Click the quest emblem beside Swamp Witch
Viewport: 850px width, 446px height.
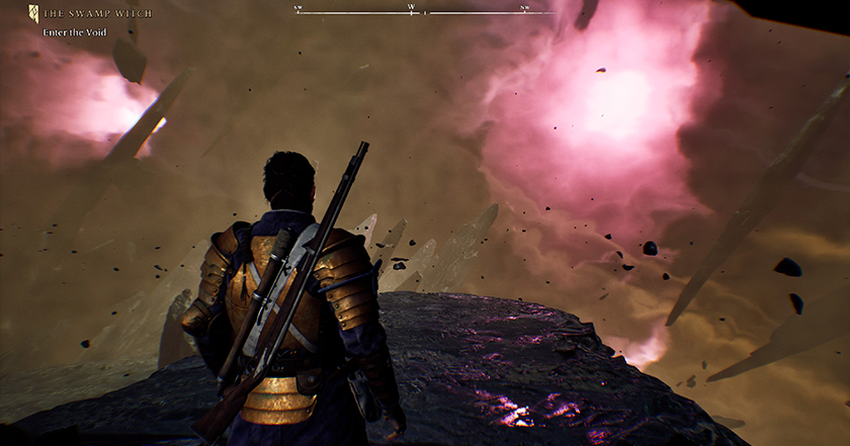[x=33, y=13]
